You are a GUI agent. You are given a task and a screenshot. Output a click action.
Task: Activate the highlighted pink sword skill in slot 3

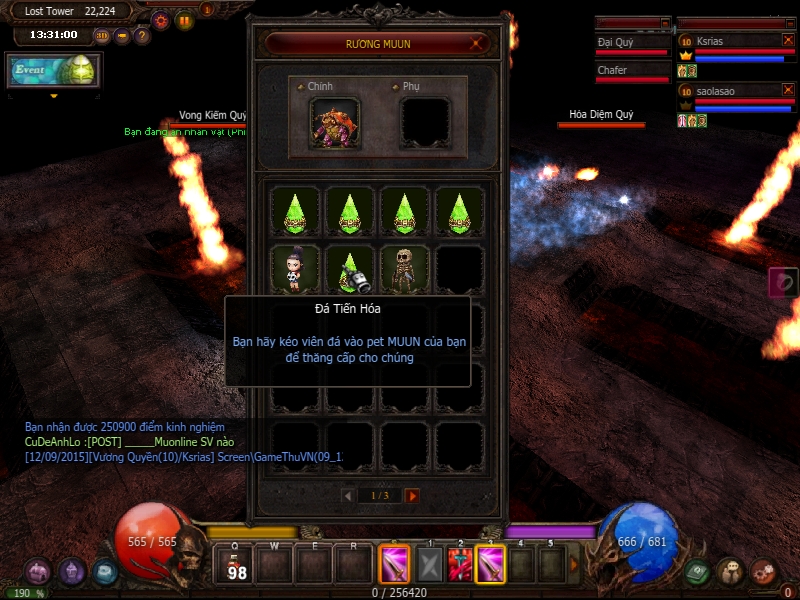490,564
